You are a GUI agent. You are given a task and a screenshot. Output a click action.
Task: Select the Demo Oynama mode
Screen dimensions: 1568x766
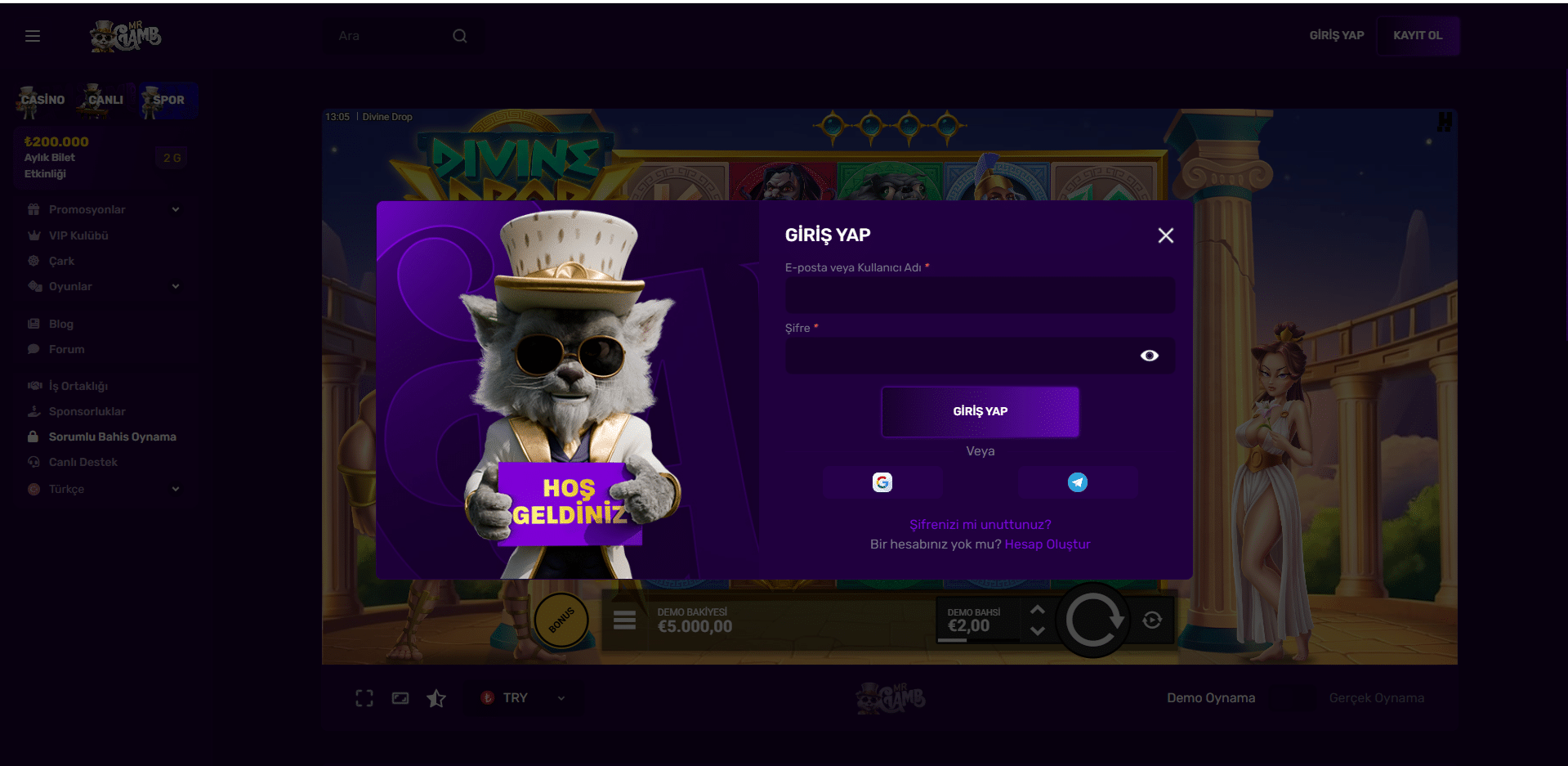tap(1210, 698)
